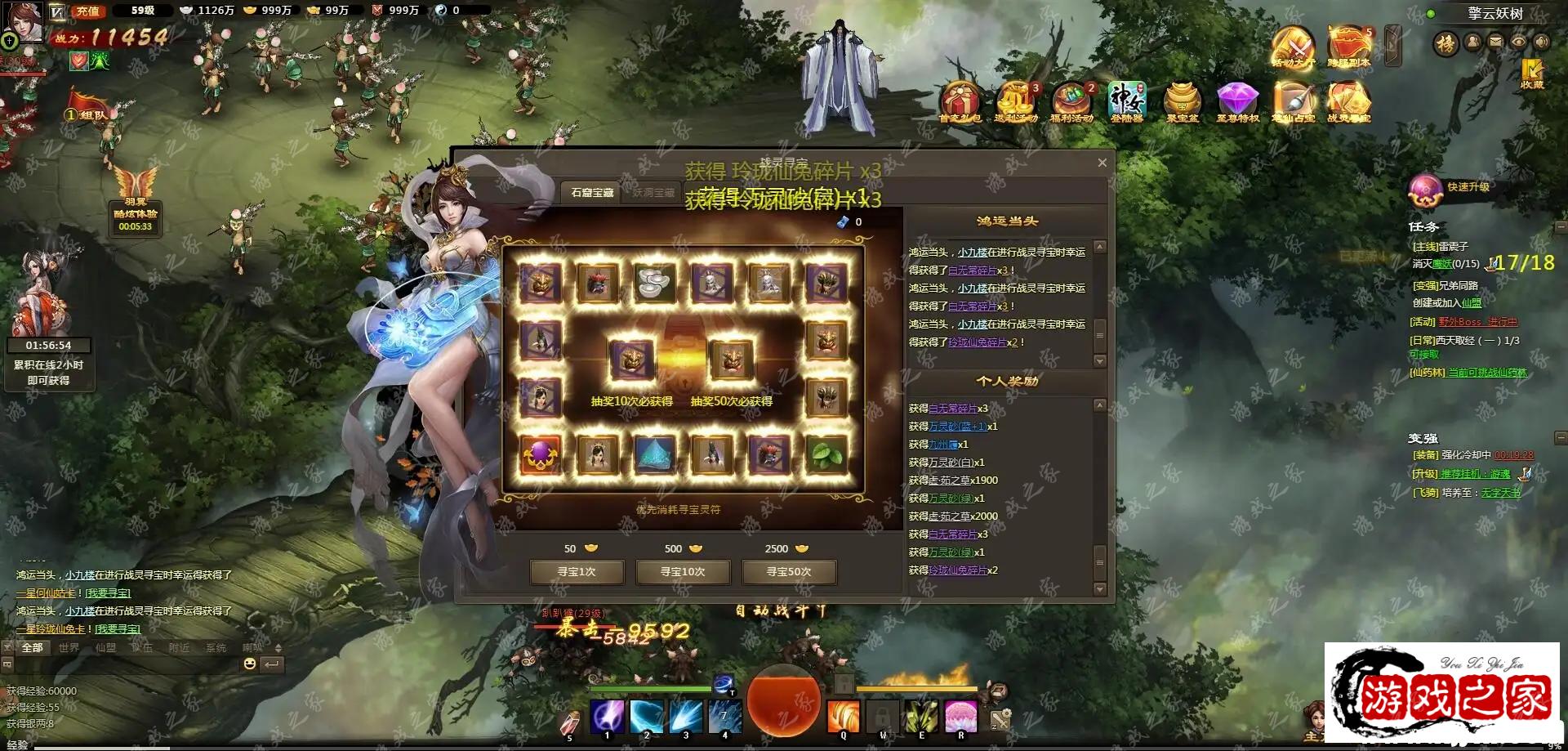Click the 寻宝10次 button
Viewport: 1568px width, 751px height.
[x=683, y=572]
